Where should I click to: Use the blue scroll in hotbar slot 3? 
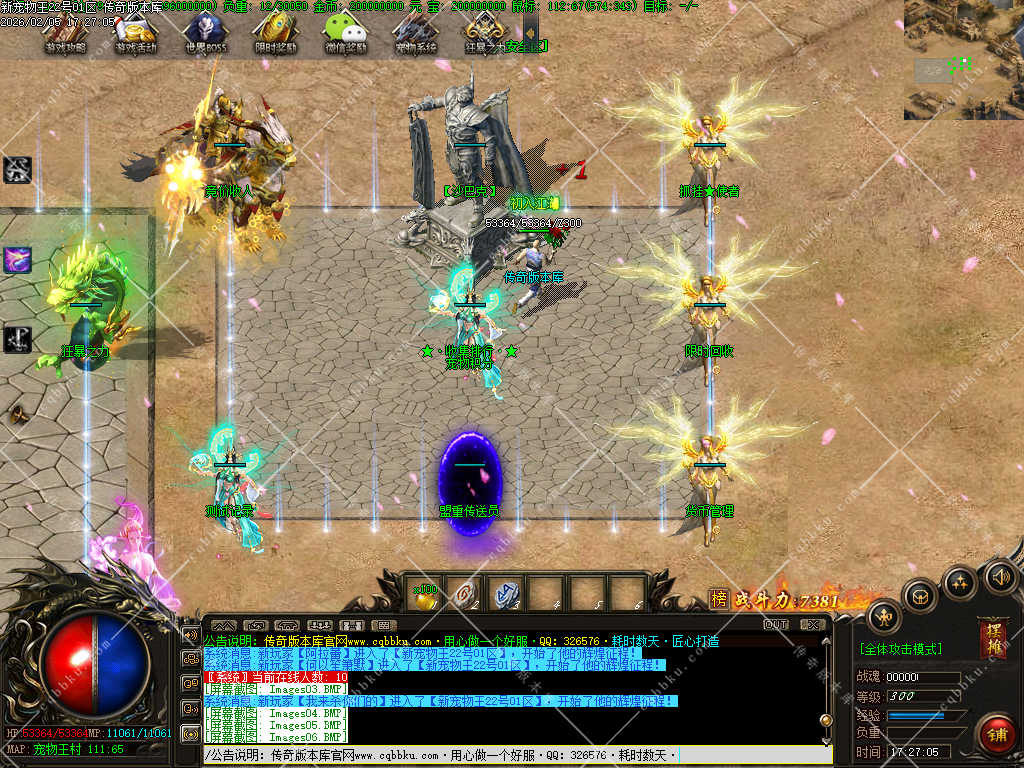click(x=507, y=594)
